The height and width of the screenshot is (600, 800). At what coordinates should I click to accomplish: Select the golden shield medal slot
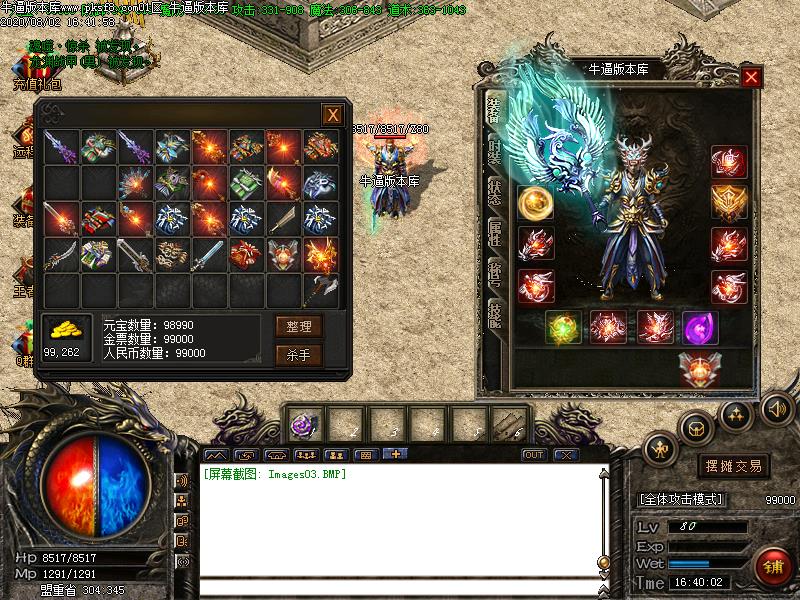tap(729, 202)
